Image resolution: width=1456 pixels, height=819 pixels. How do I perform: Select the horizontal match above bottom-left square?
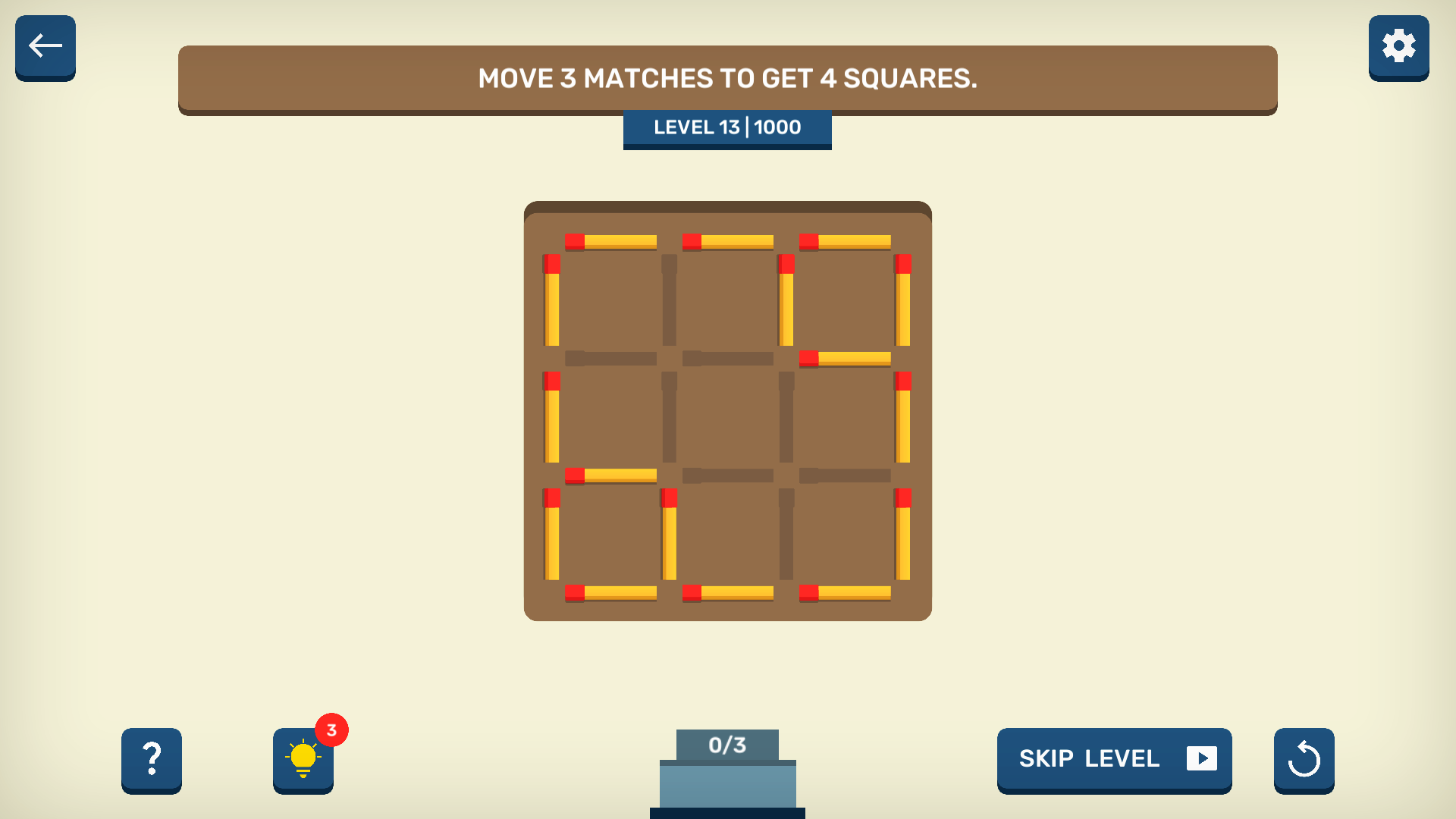click(610, 474)
